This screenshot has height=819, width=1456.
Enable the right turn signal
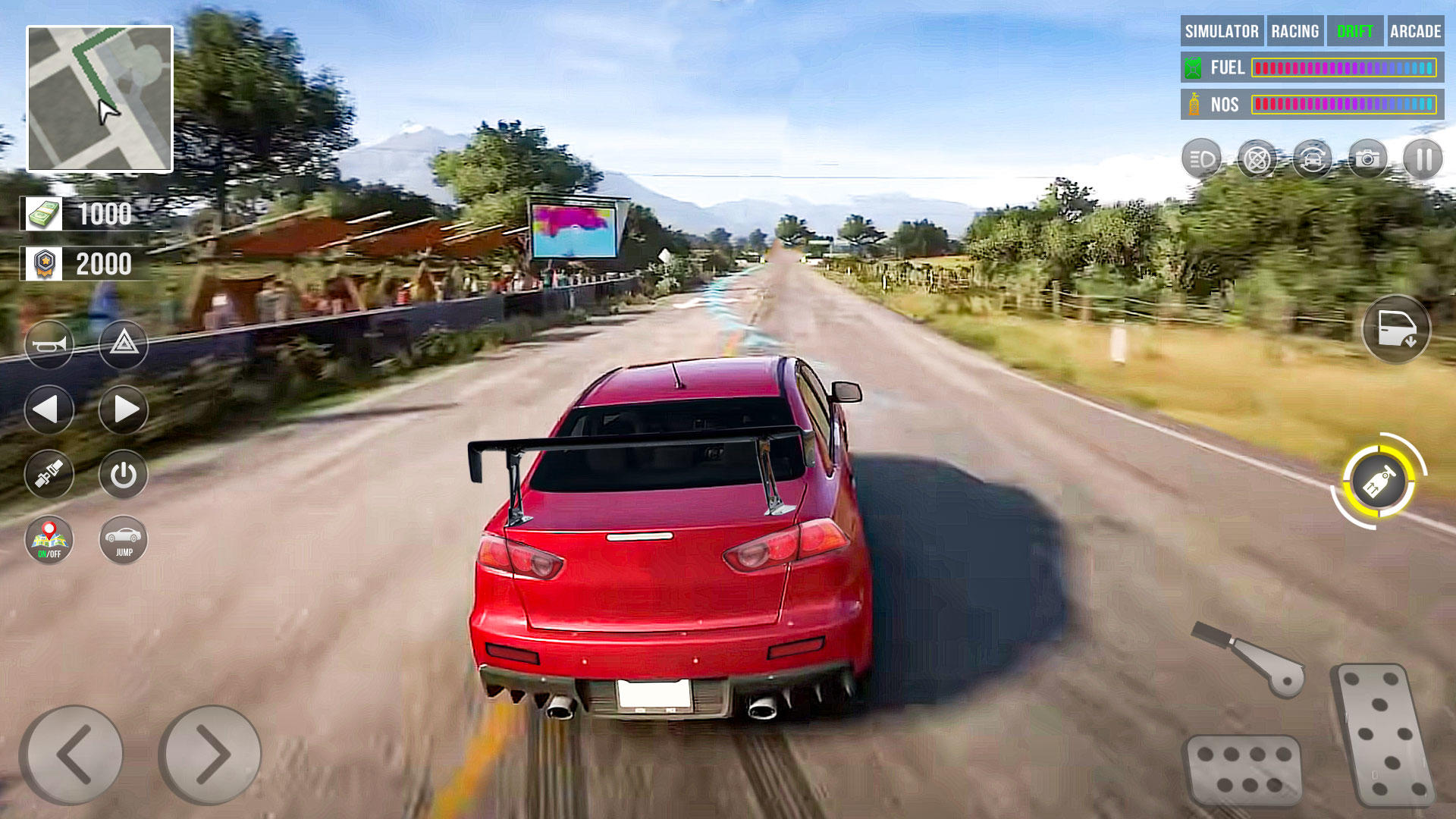pos(124,408)
